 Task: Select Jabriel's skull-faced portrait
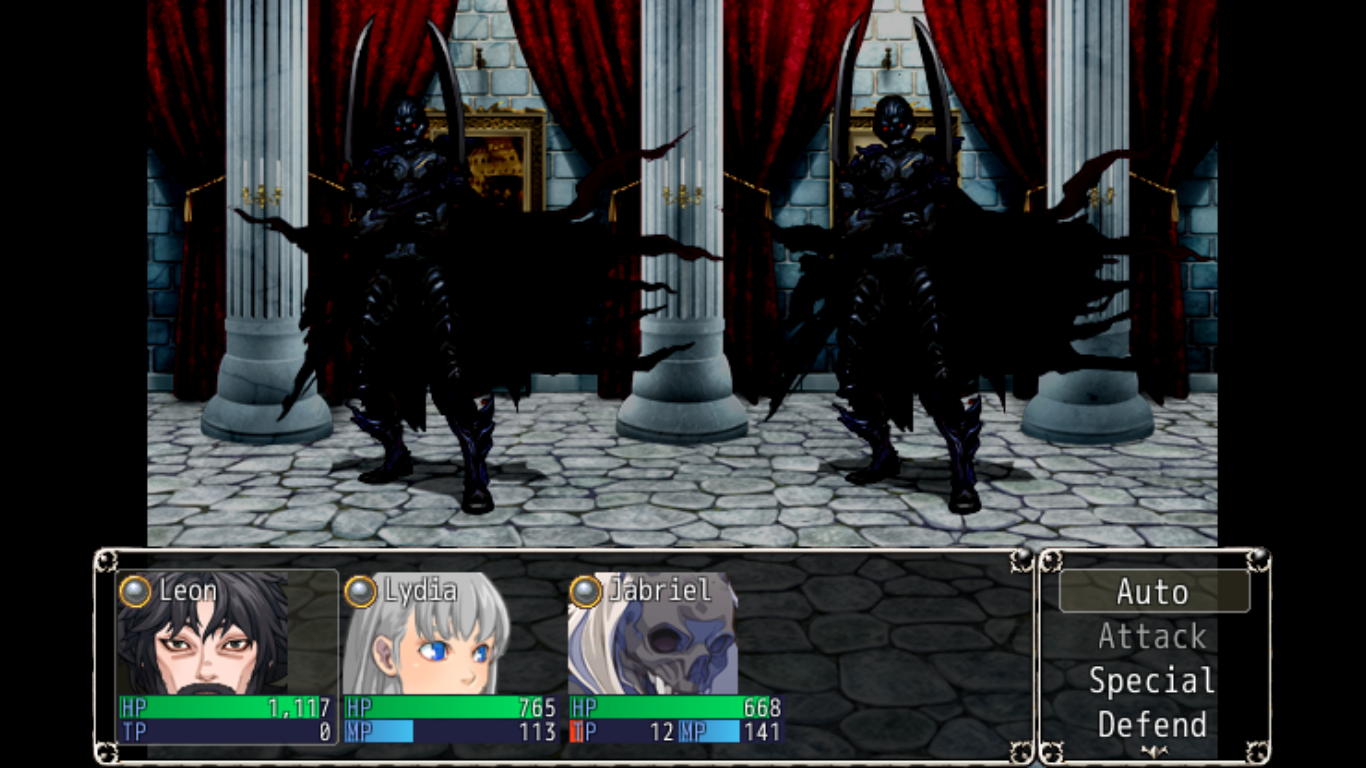(x=650, y=650)
